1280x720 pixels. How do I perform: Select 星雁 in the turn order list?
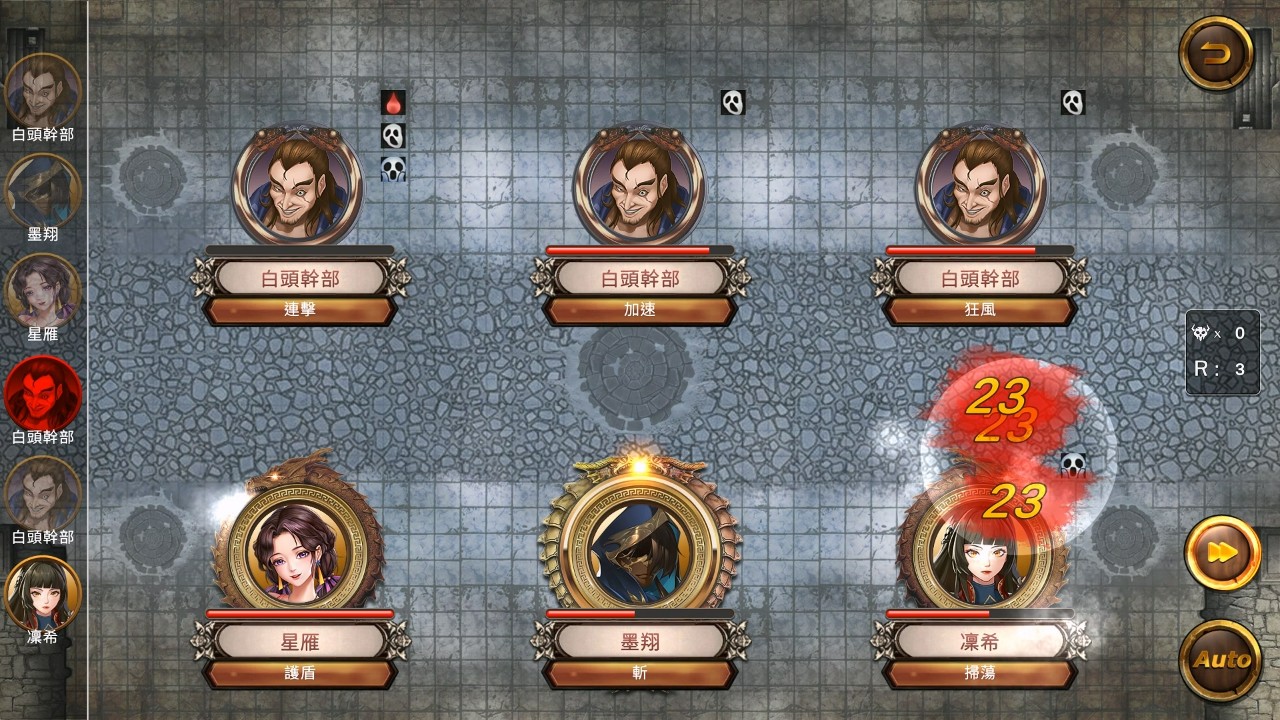tap(43, 291)
